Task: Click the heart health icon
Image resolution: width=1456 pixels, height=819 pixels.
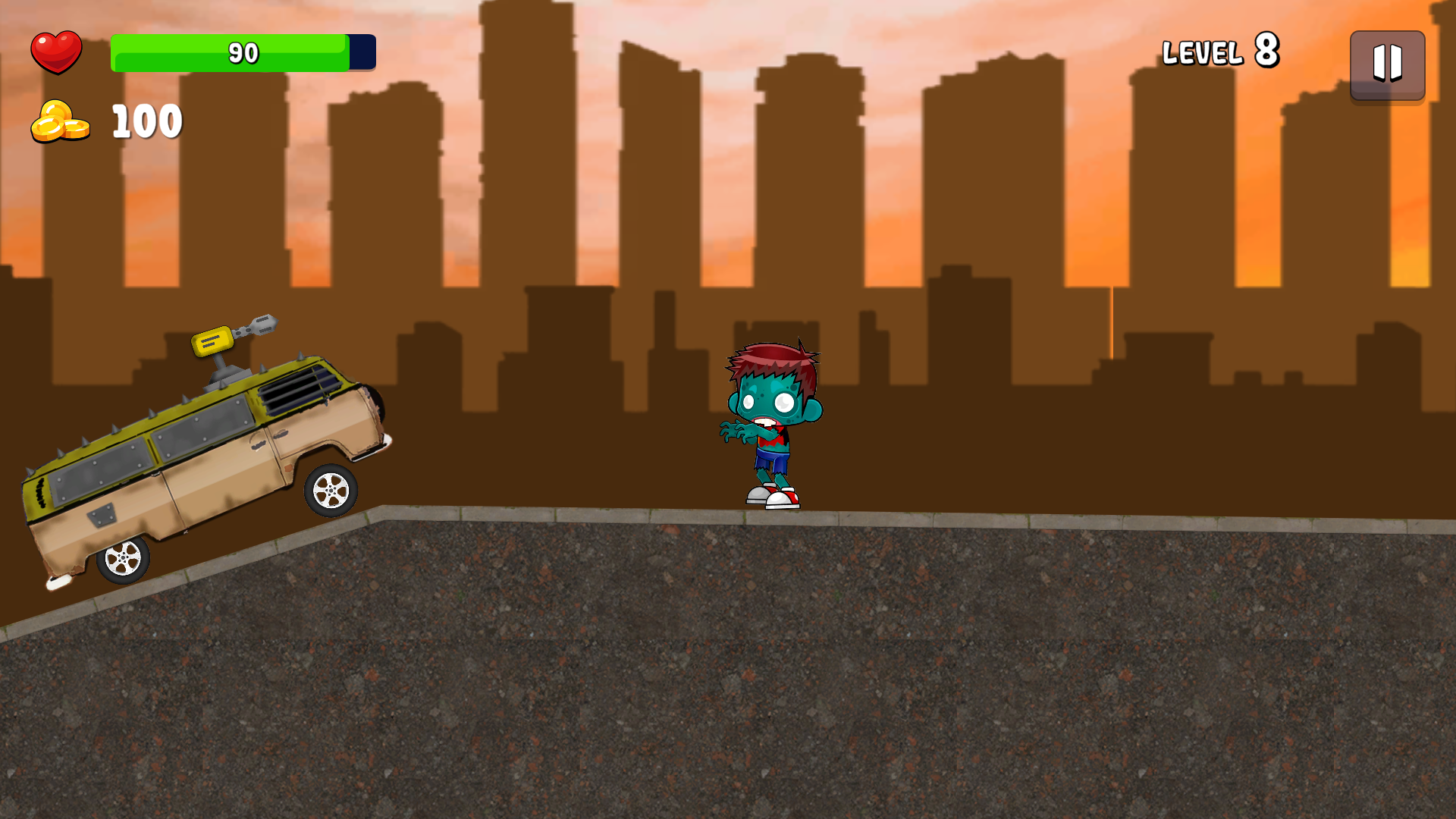Action: (x=58, y=51)
